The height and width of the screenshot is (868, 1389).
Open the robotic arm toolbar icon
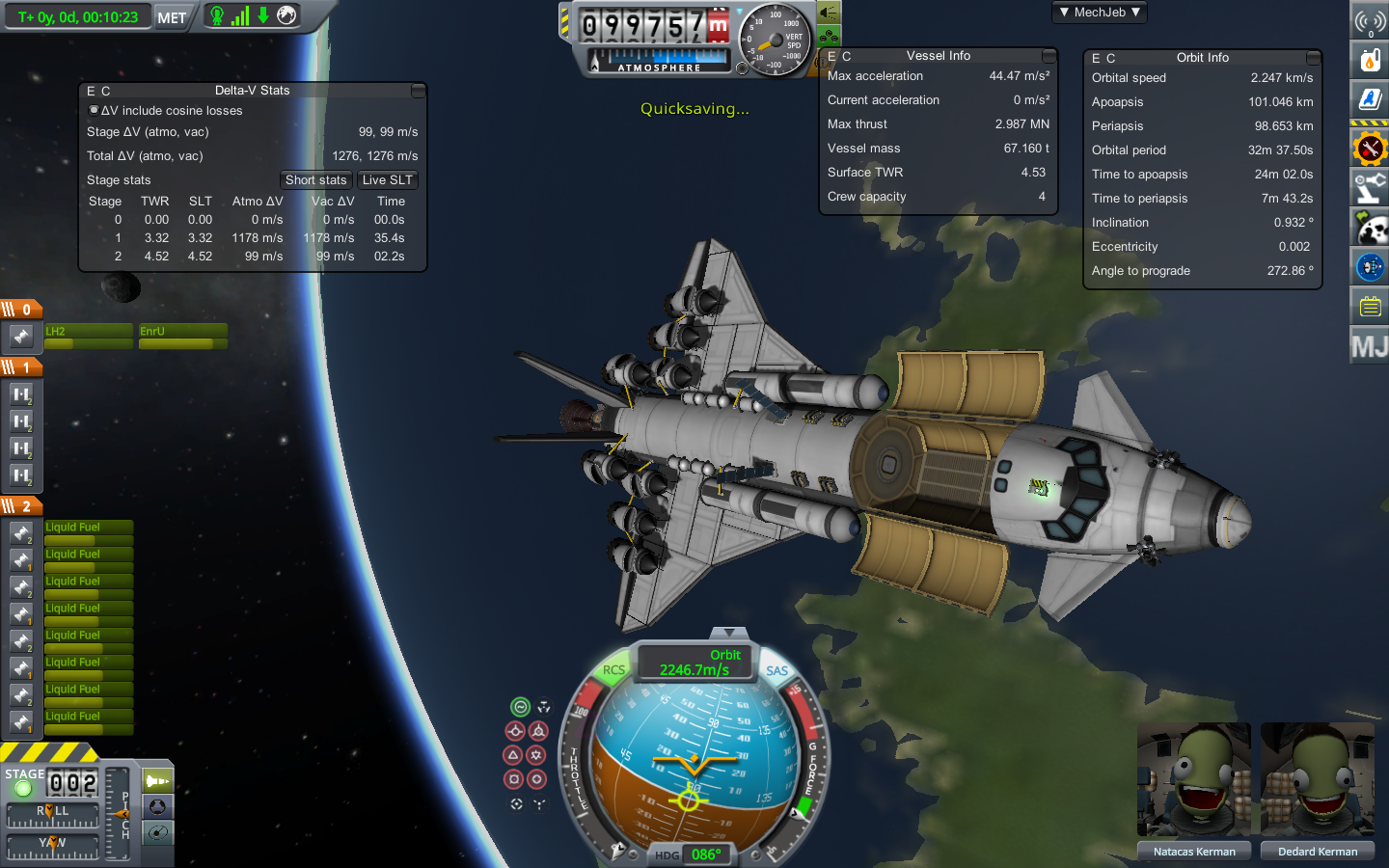(x=1370, y=187)
